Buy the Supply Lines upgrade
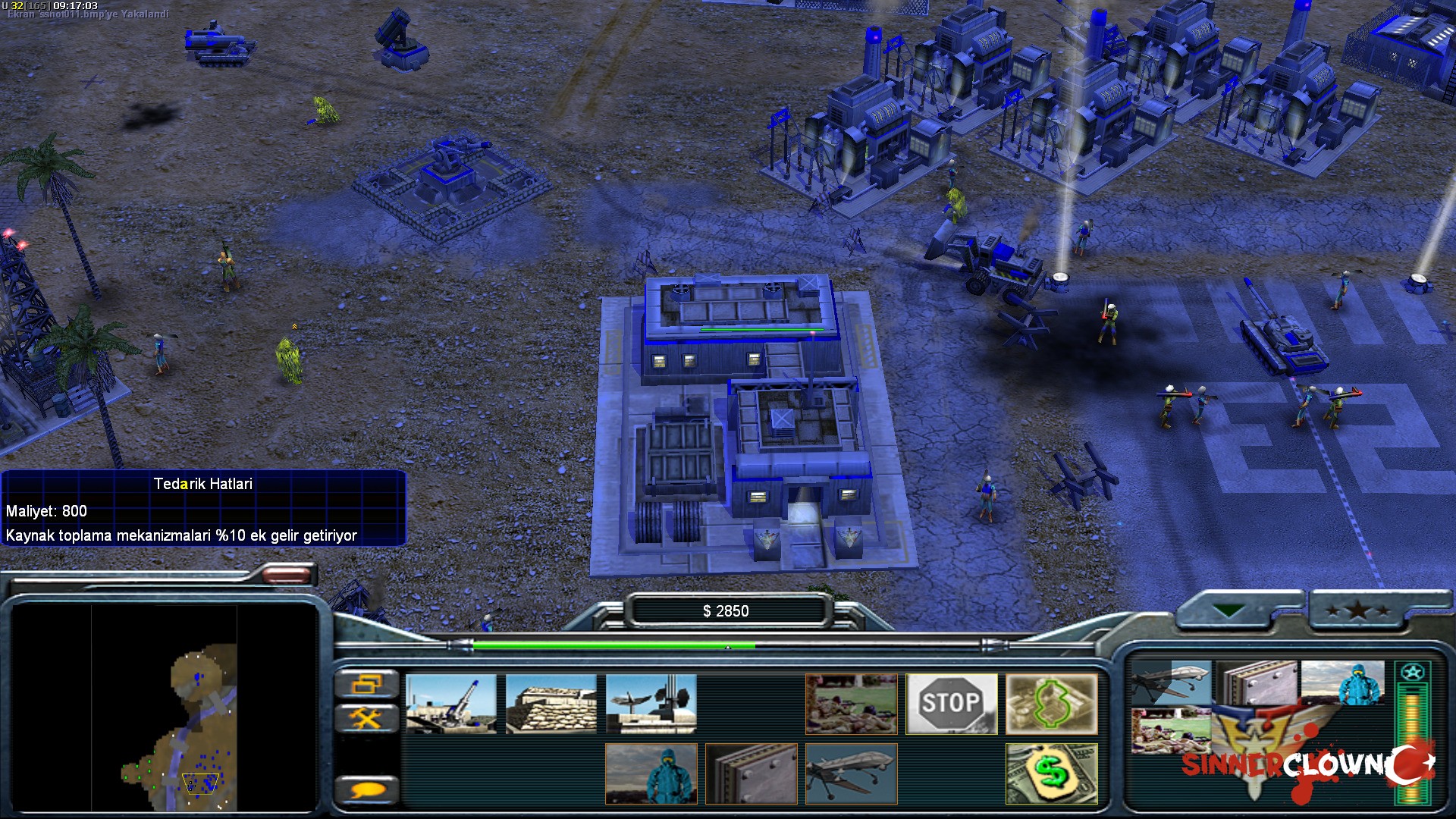The width and height of the screenshot is (1456, 819). pos(1053,704)
